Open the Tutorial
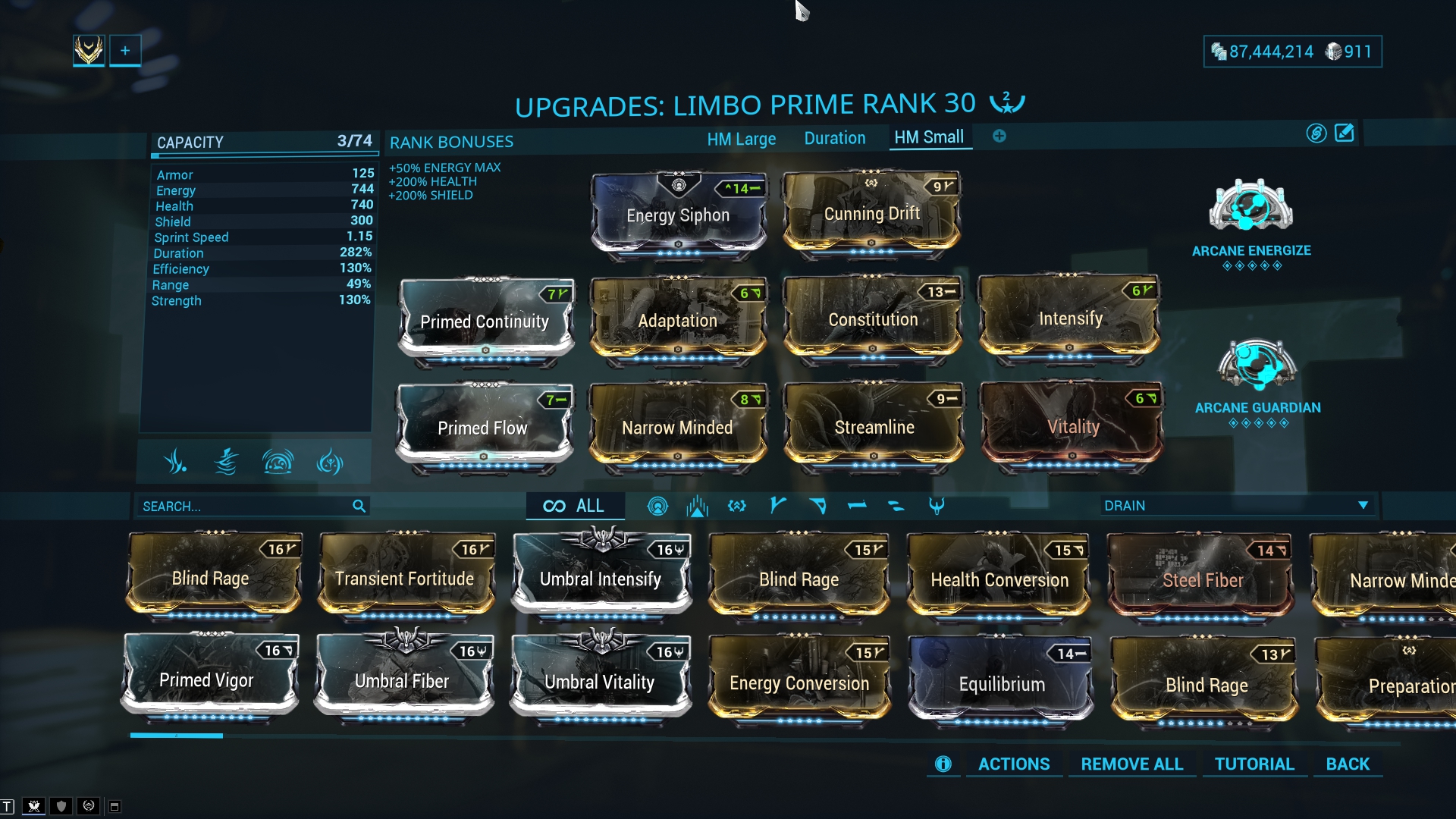1456x819 pixels. point(1254,764)
